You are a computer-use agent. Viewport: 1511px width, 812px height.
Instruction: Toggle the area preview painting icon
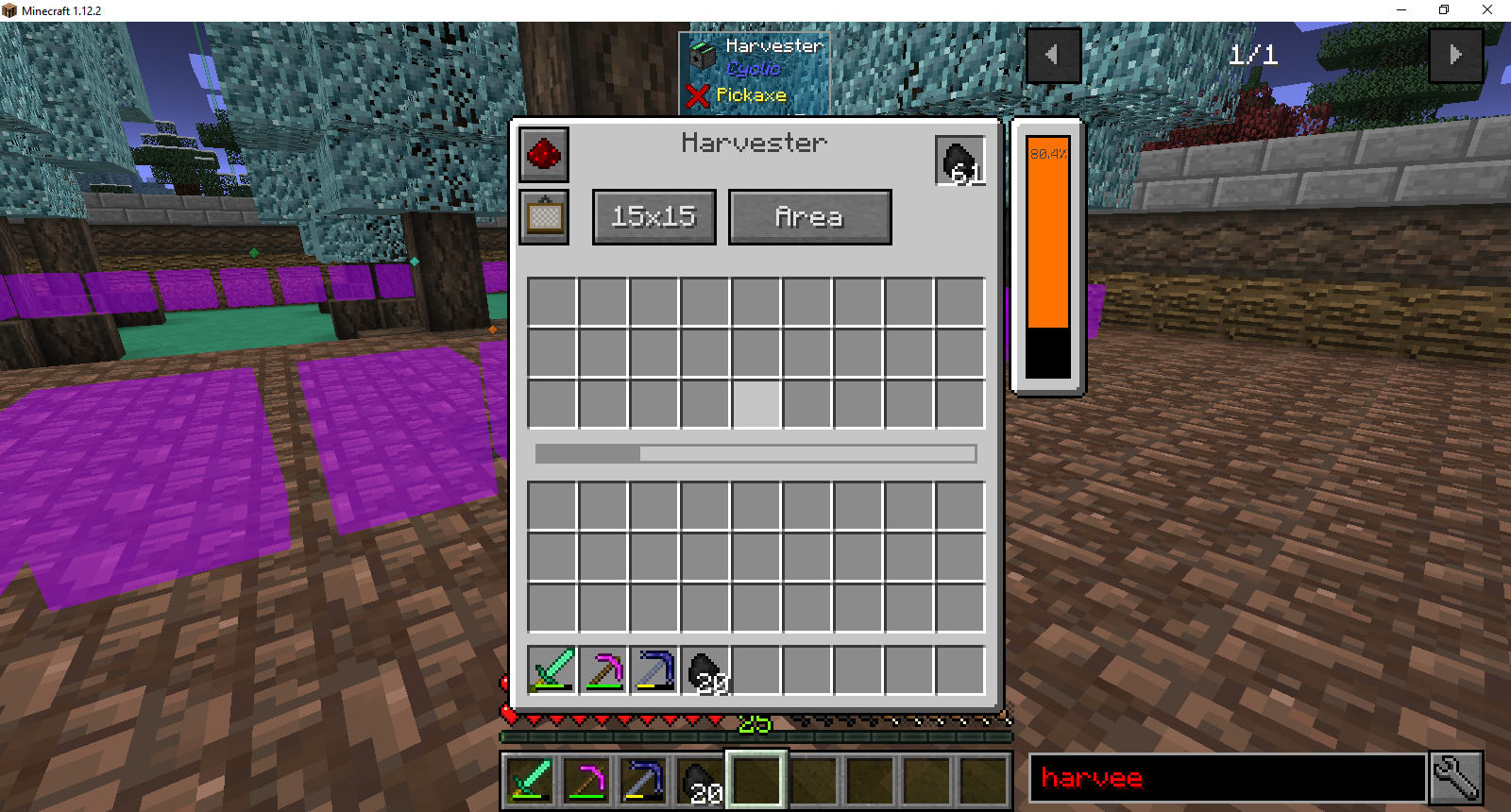pyautogui.click(x=544, y=217)
